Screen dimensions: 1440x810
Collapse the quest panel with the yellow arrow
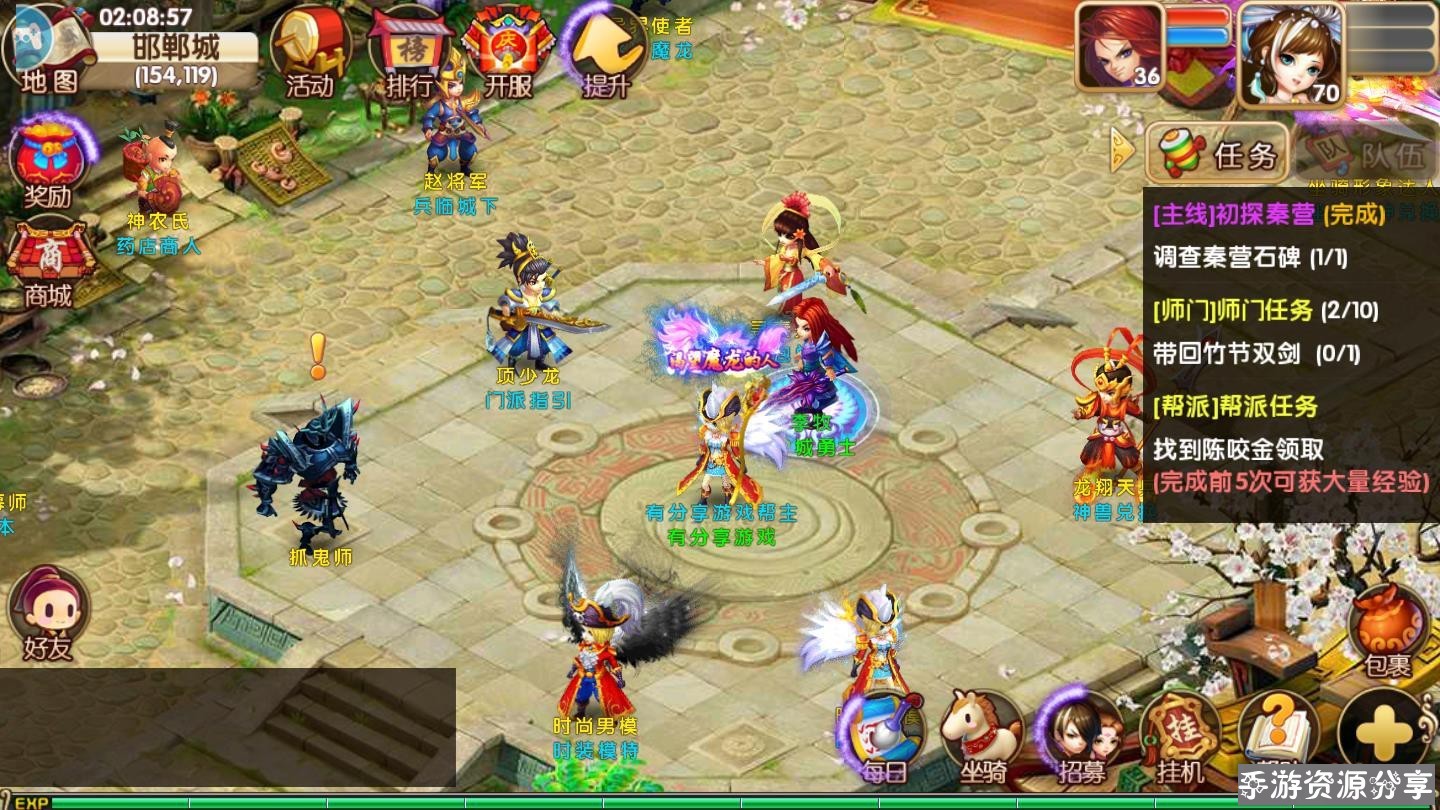(1124, 152)
